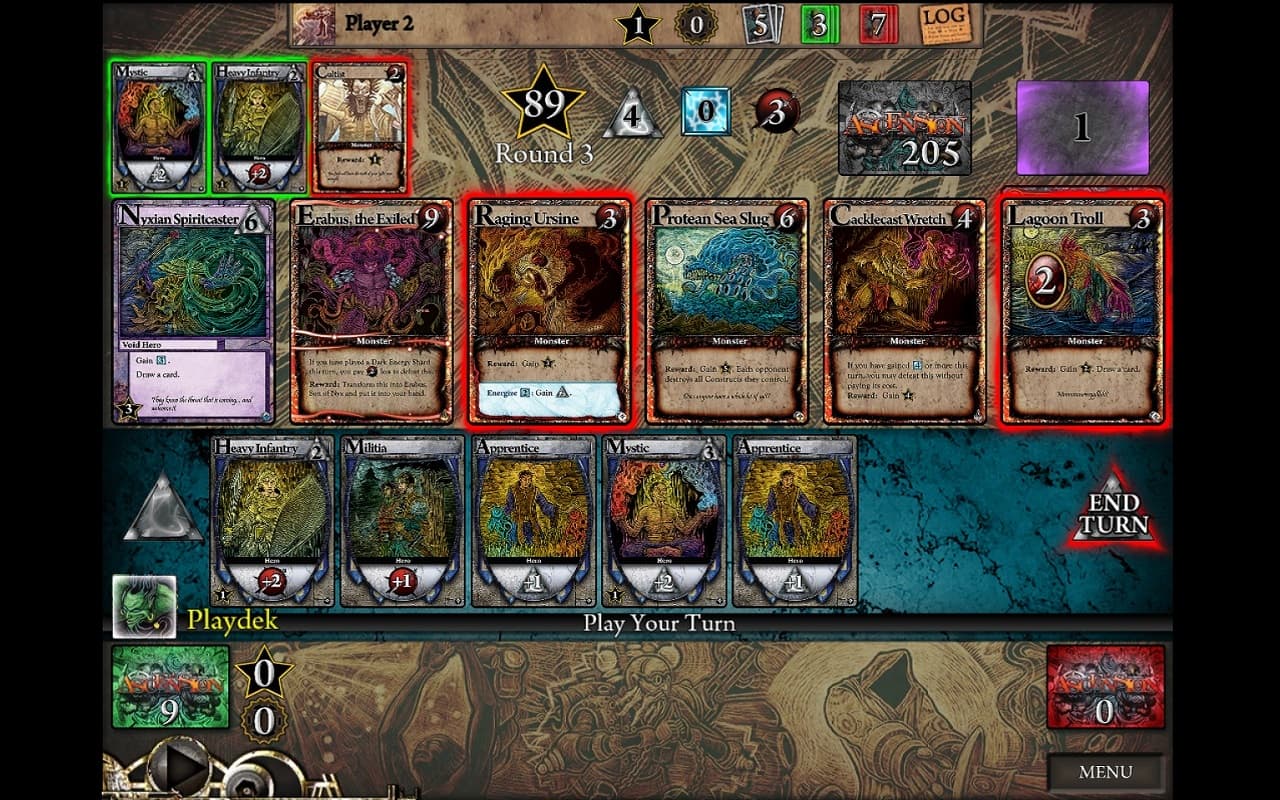Play the large Heavy Infantry card in hand
Screen dimensions: 1280x800
pos(272,521)
